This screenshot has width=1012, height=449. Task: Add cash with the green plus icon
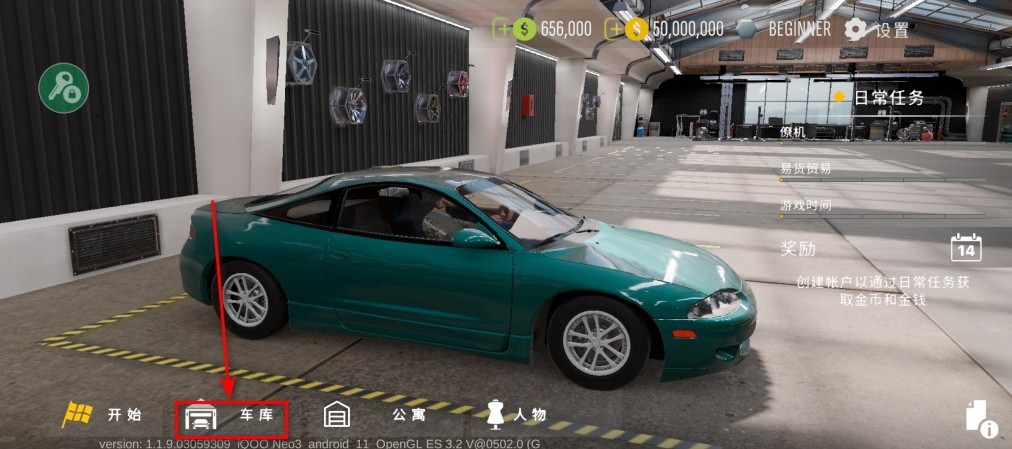501,29
